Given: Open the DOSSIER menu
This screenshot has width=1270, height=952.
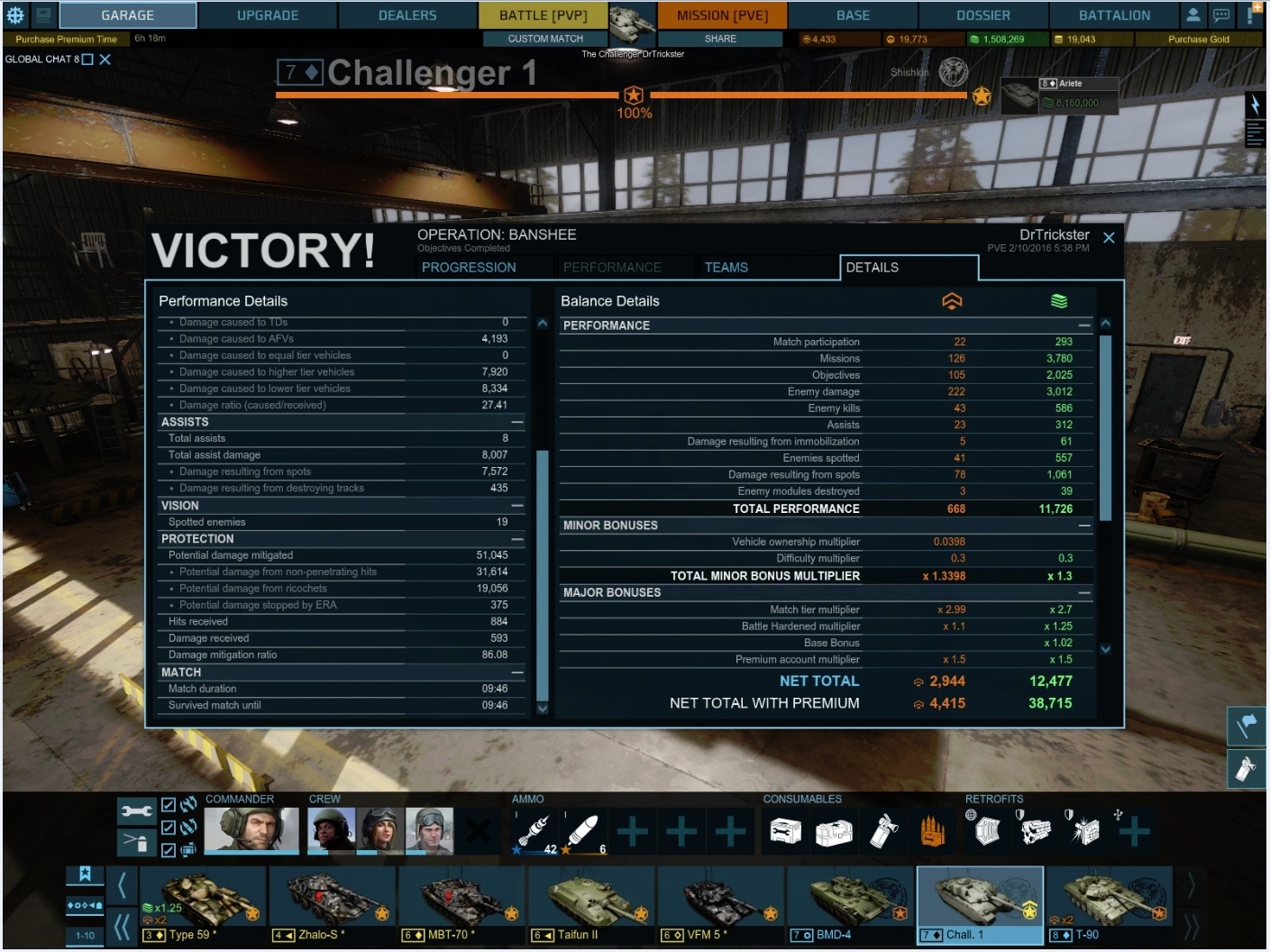Looking at the screenshot, I should point(982,15).
